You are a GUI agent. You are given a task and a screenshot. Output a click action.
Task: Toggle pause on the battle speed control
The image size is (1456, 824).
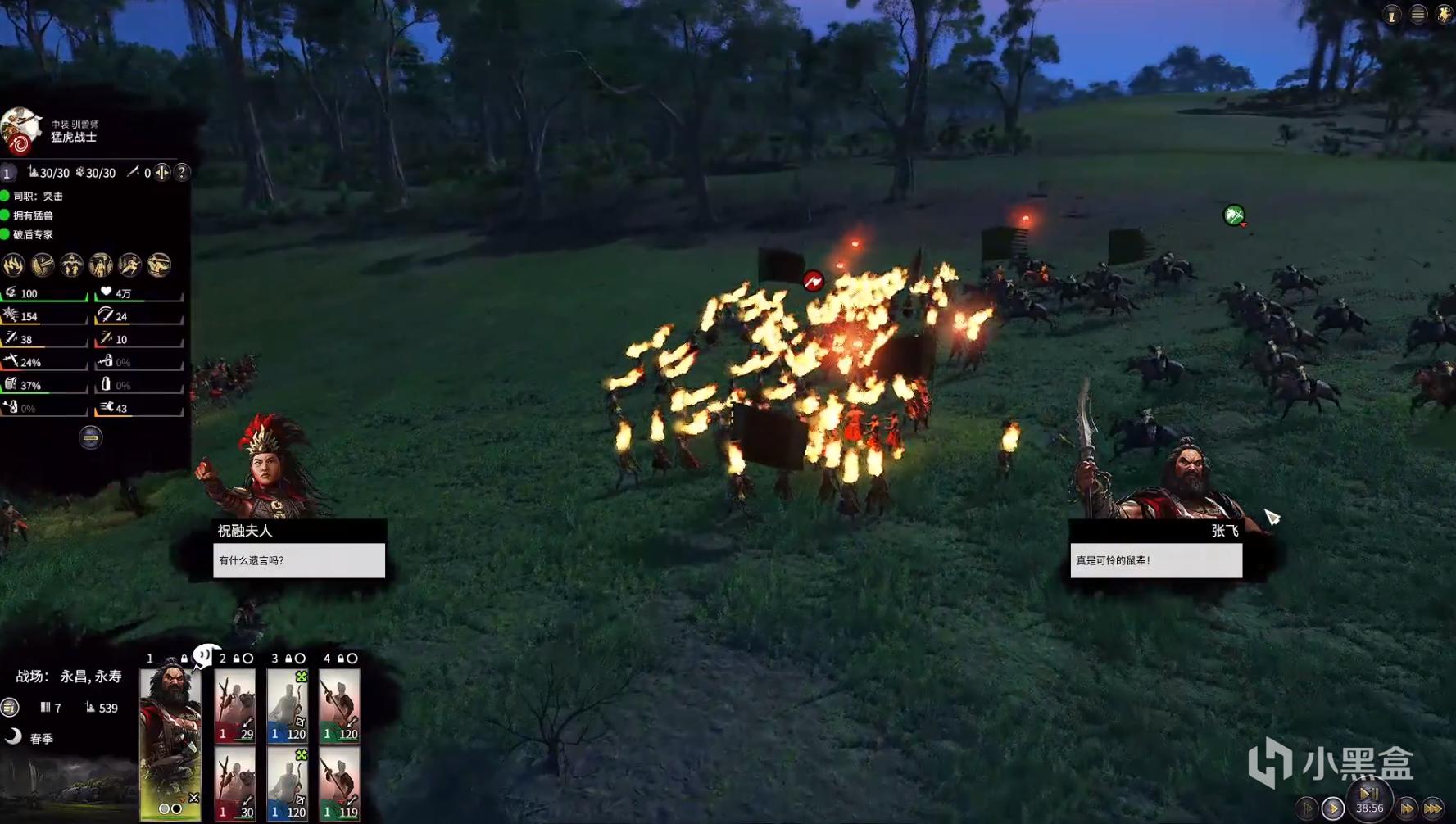coord(1369,793)
